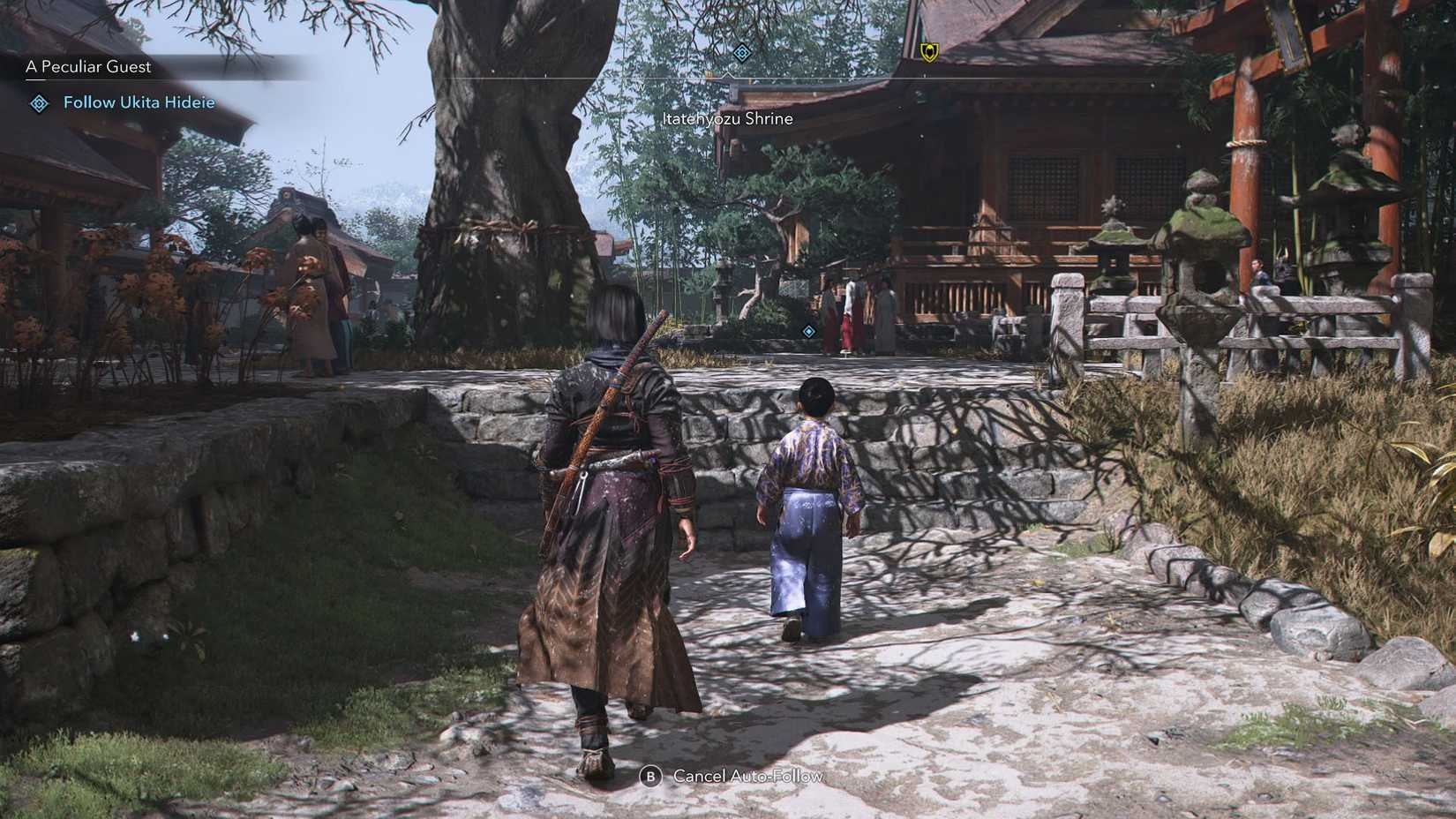Click the Follow Ukita Hideie objective text
1456x819 pixels.
tap(139, 102)
